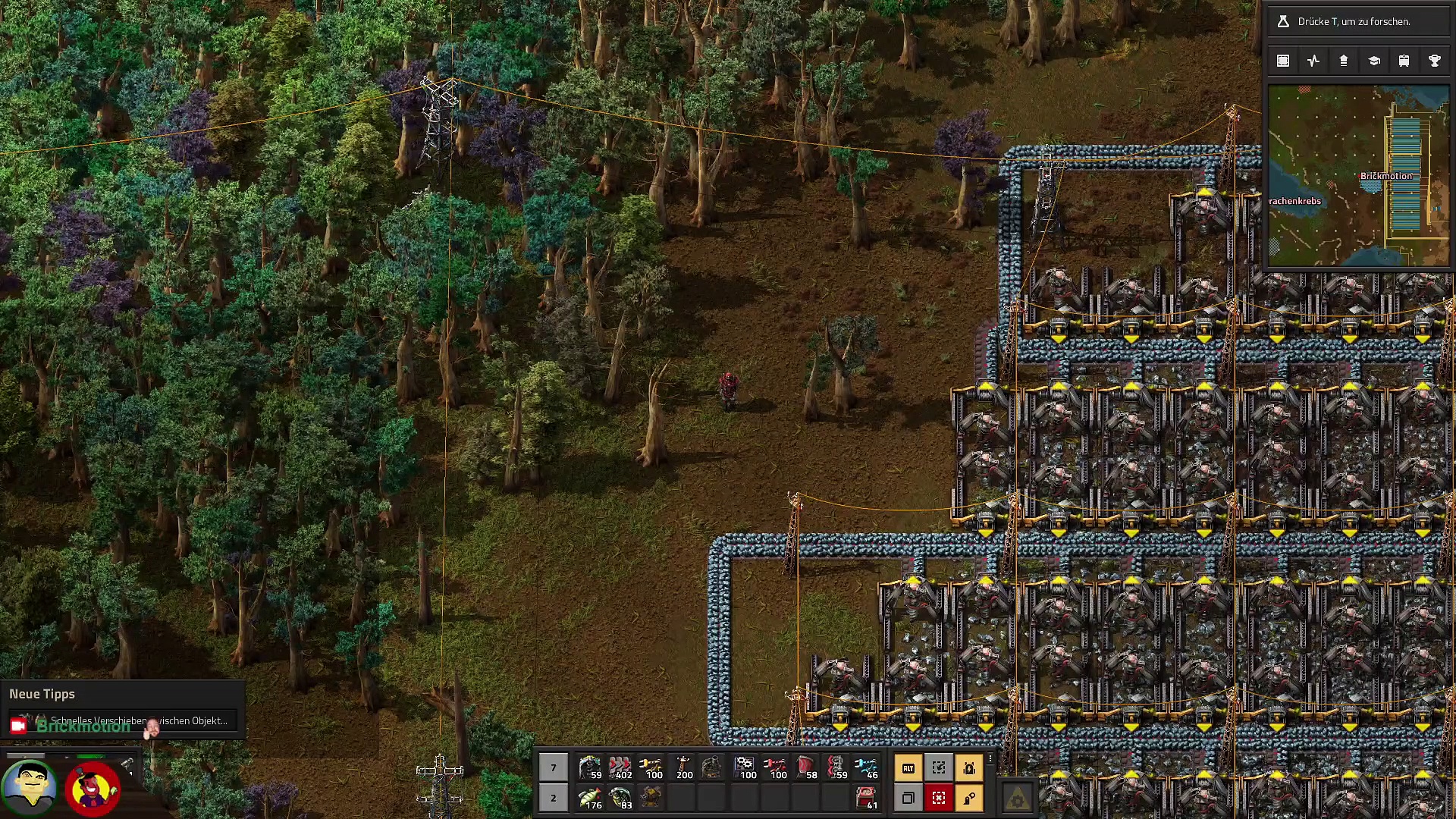
Task: Select the fish slot with 176
Action: click(590, 798)
